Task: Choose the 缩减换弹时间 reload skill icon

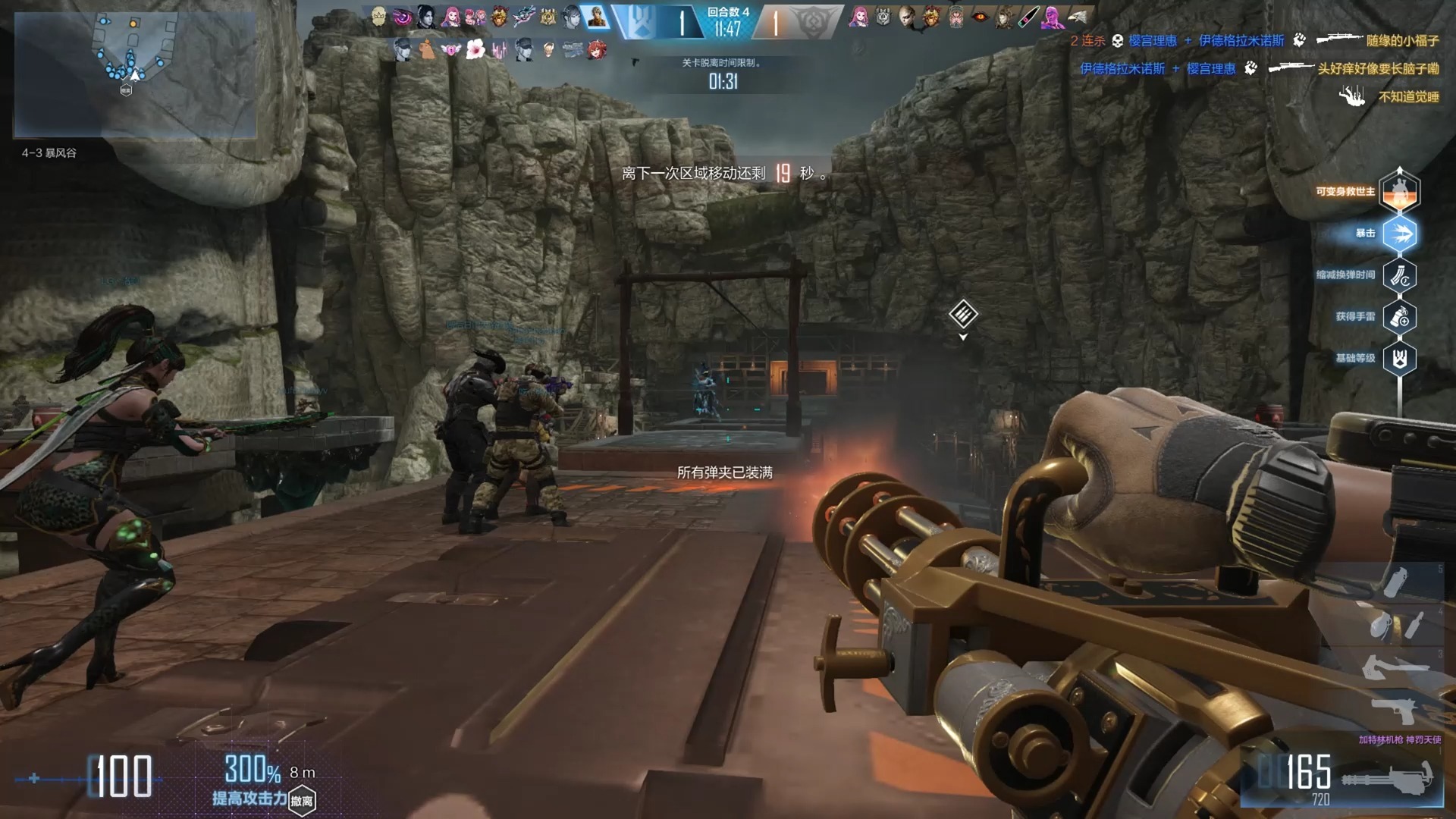Action: (1399, 275)
